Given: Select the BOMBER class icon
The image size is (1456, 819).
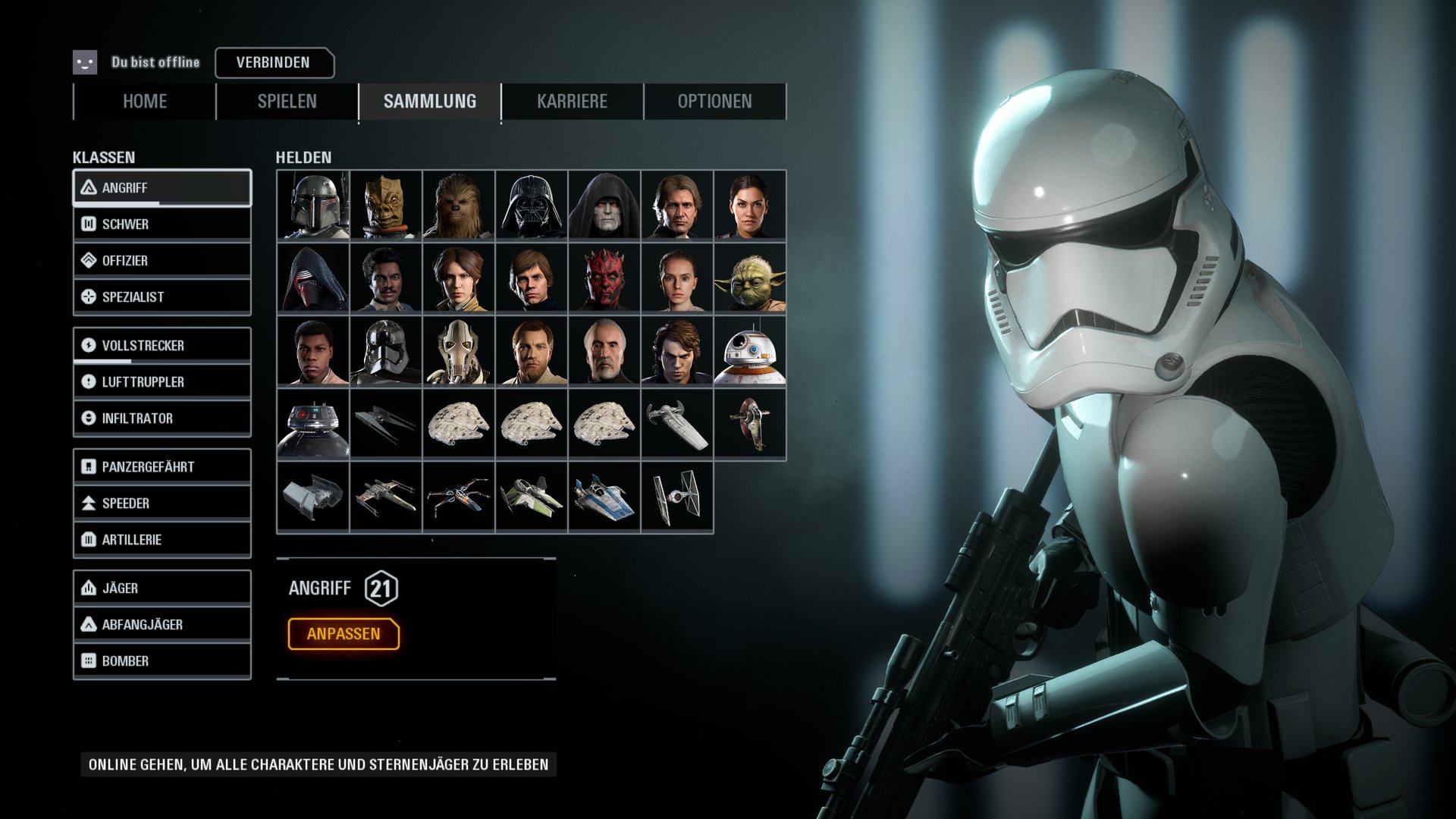Looking at the screenshot, I should 89,661.
